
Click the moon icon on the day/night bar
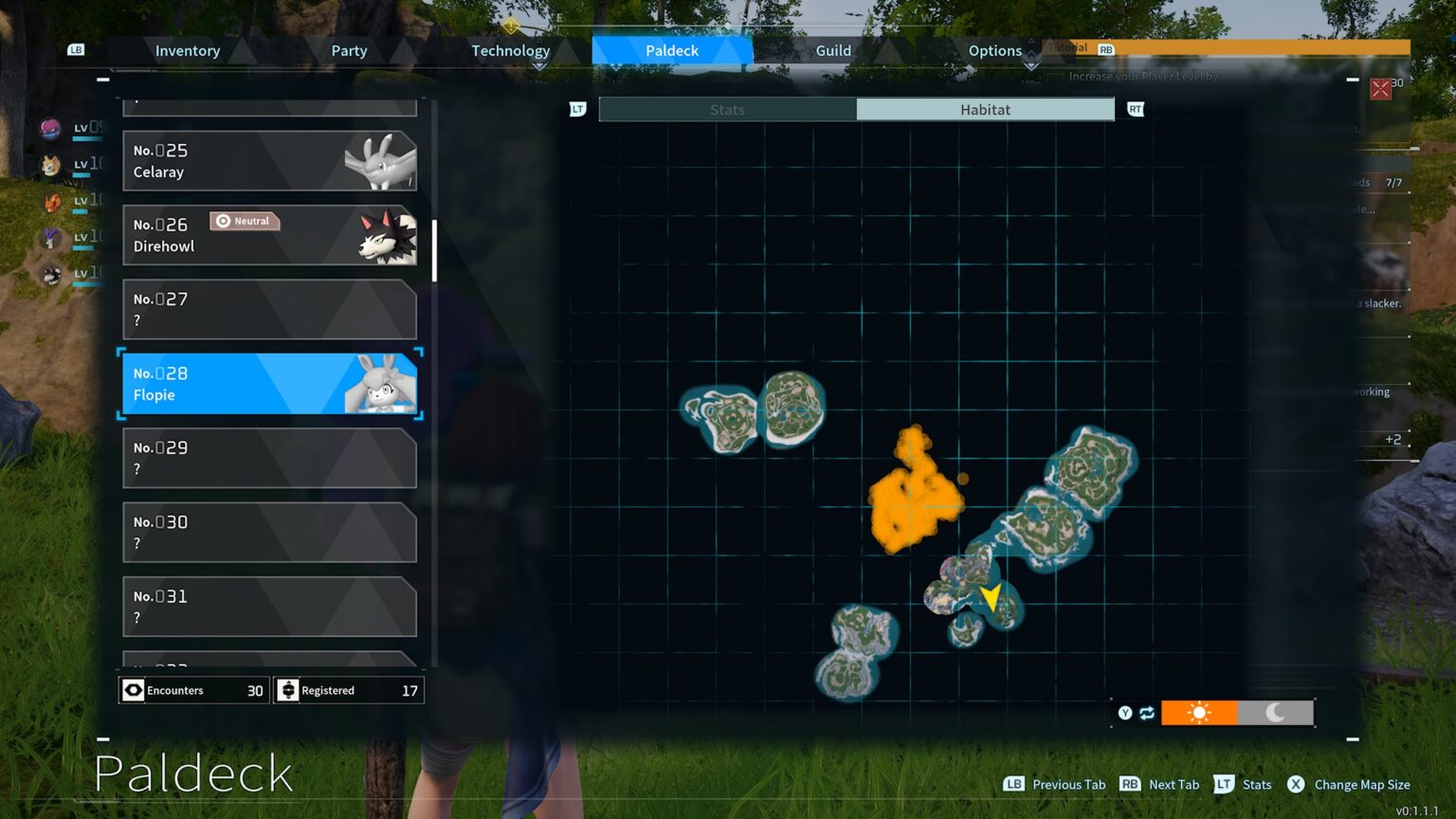click(x=1275, y=712)
